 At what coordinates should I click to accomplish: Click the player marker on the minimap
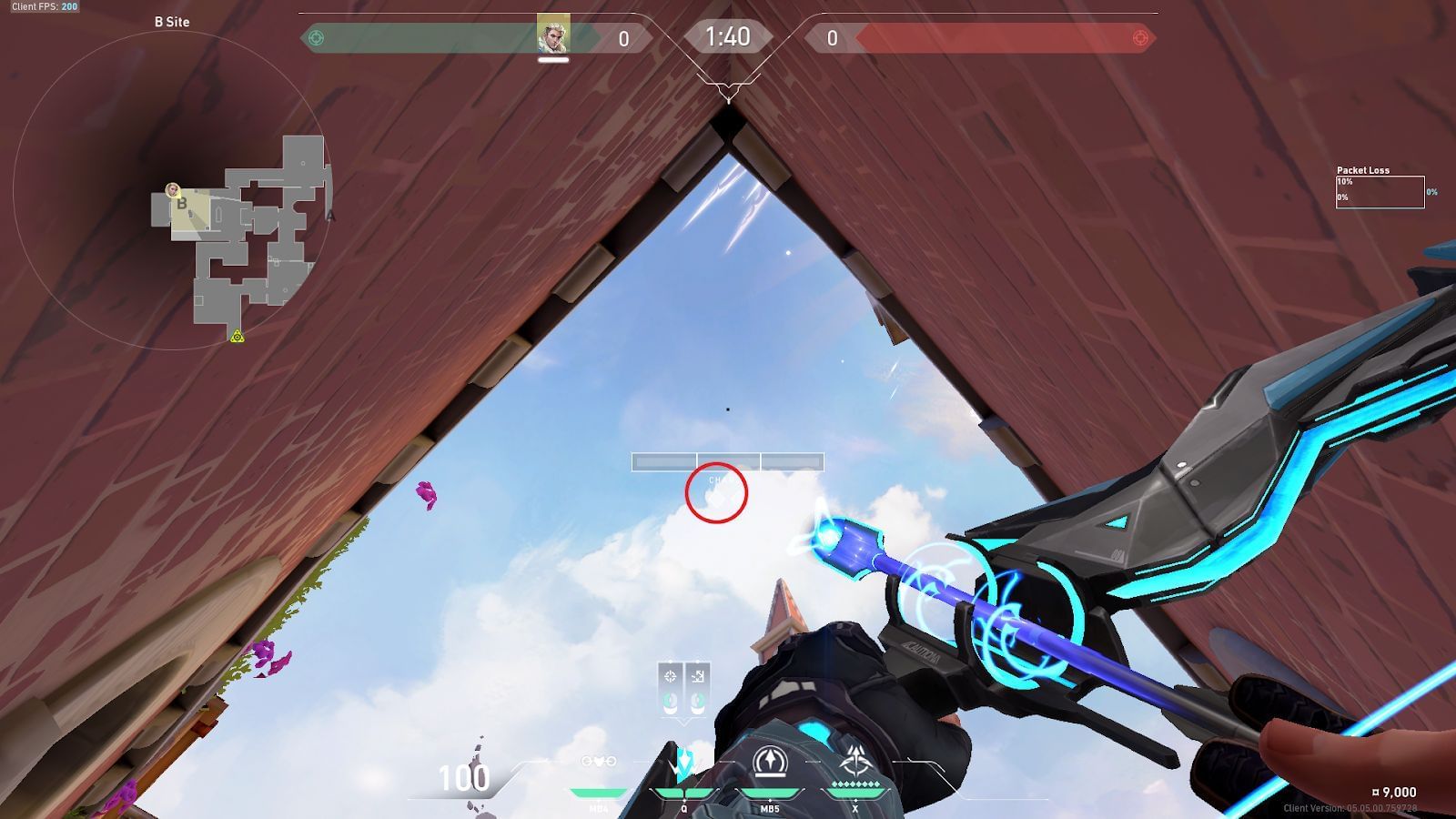[x=172, y=189]
